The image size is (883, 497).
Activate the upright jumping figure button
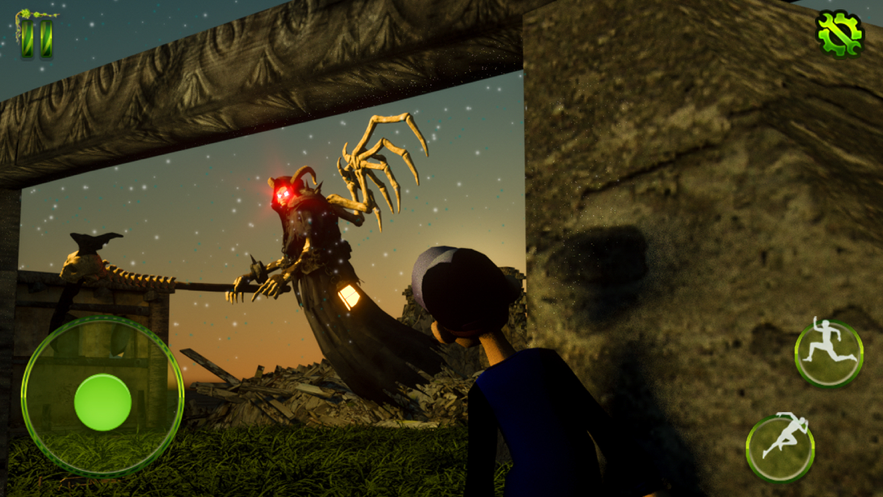[829, 352]
